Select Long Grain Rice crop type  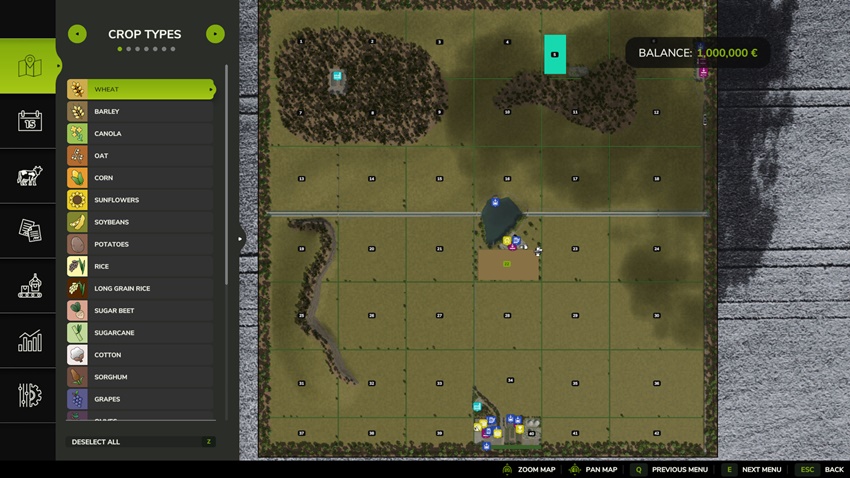point(140,289)
